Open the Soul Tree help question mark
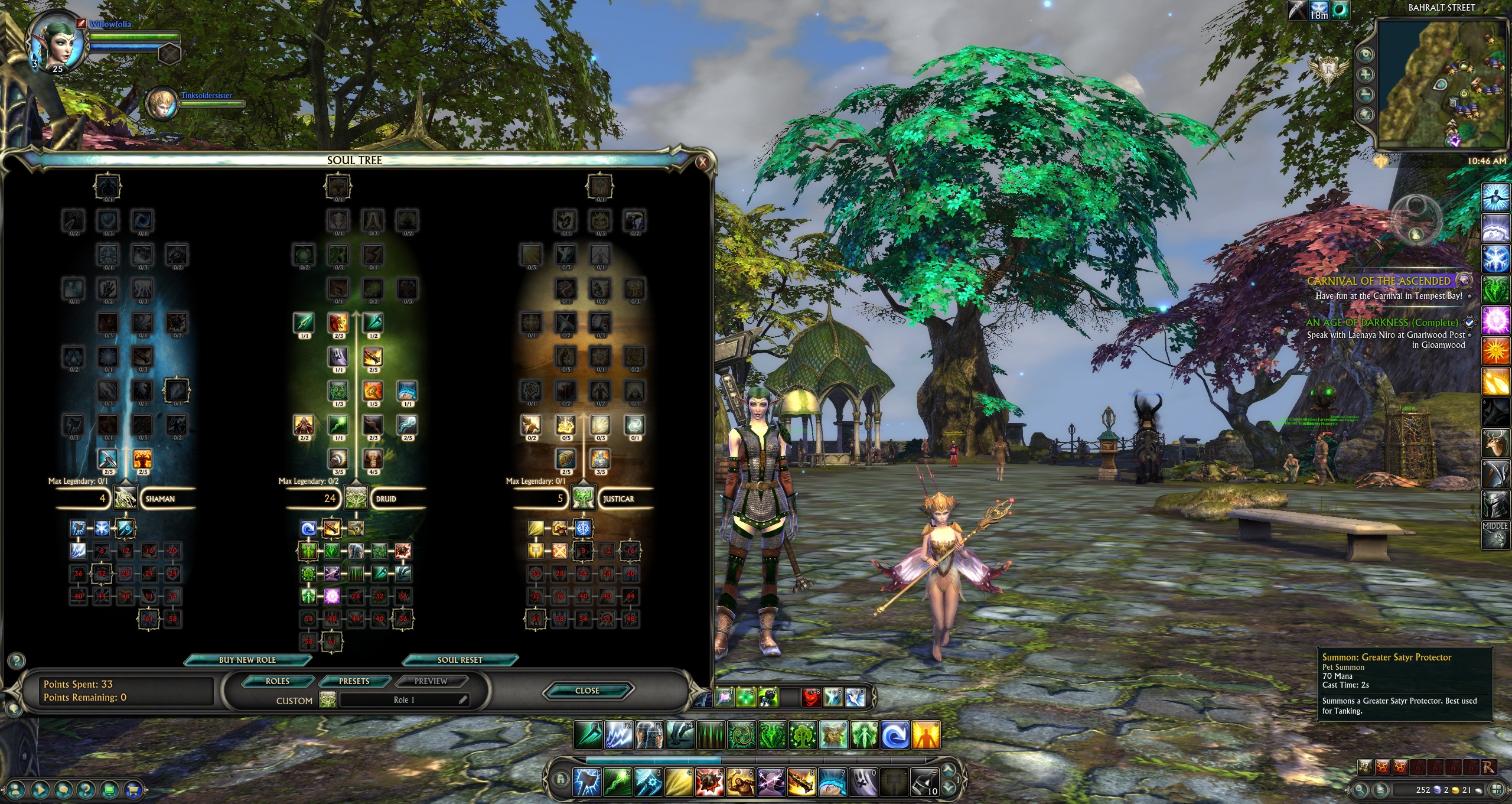The width and height of the screenshot is (1512, 804). tap(17, 660)
